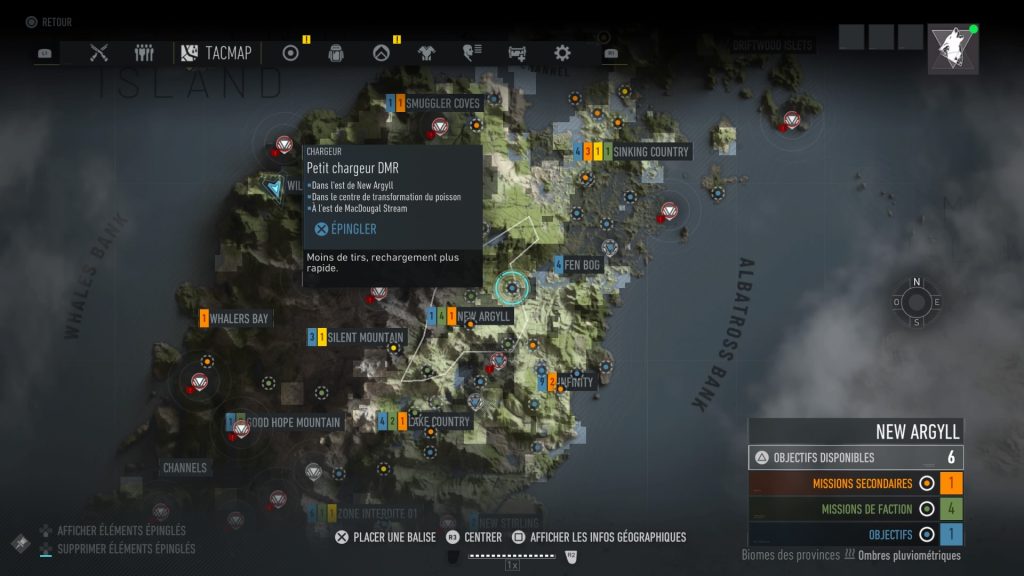Image resolution: width=1024 pixels, height=576 pixels.
Task: Open the backpack inventory tab
Action: tap(336, 53)
